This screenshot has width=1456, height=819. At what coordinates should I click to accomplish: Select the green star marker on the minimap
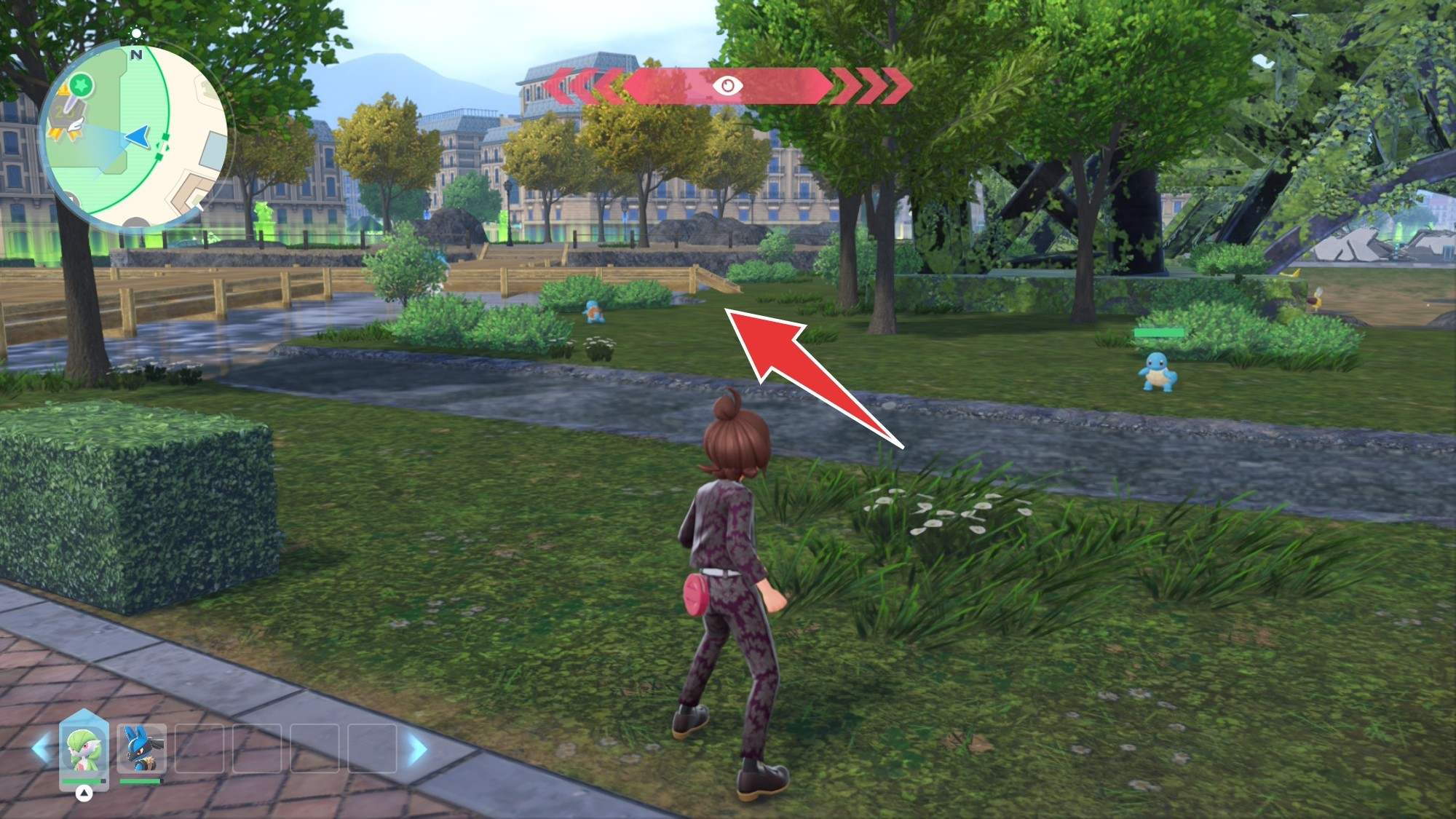(83, 85)
